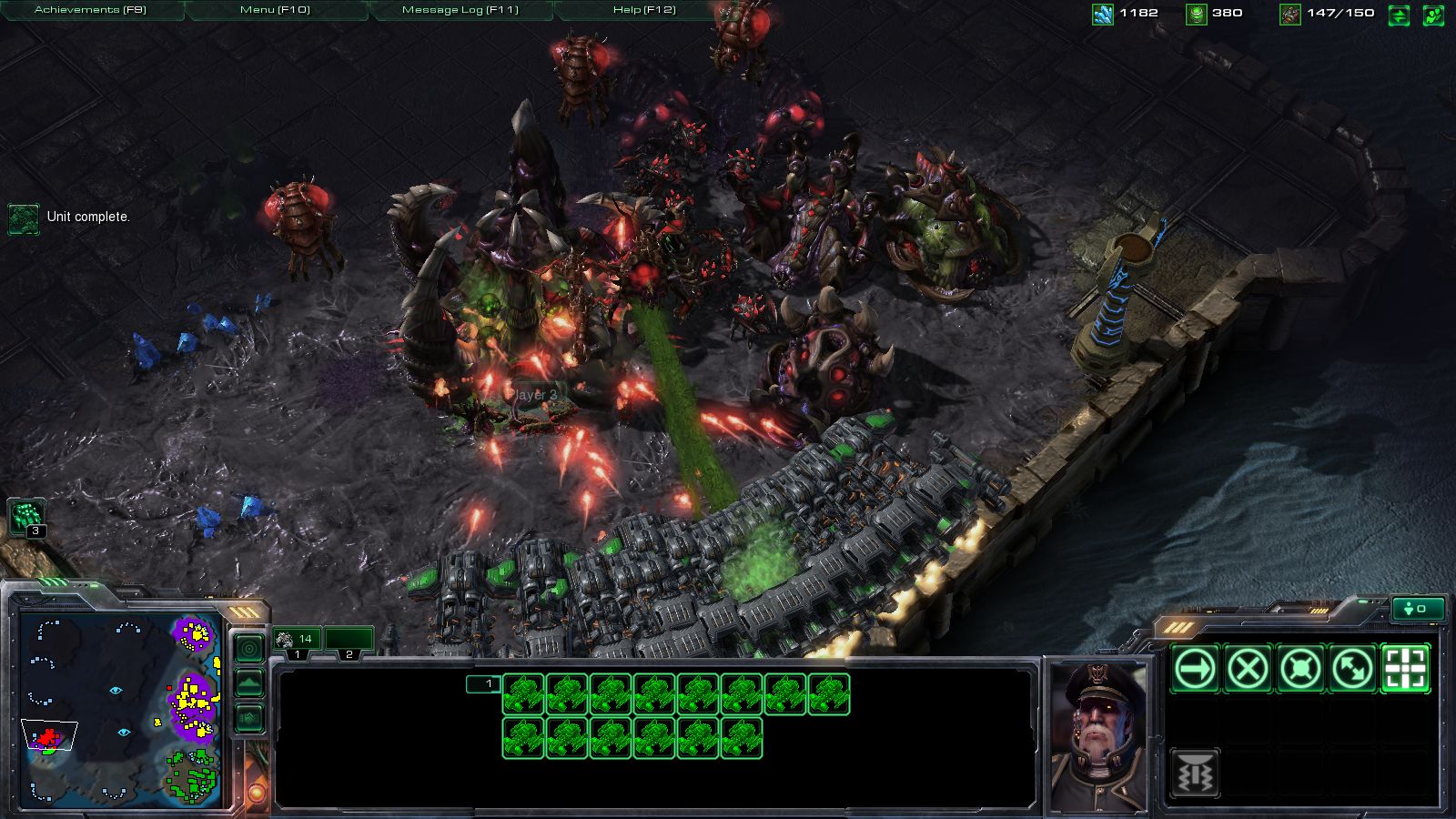This screenshot has height=819, width=1456.
Task: Activate the Siege Mode ability icon
Action: 1196,774
